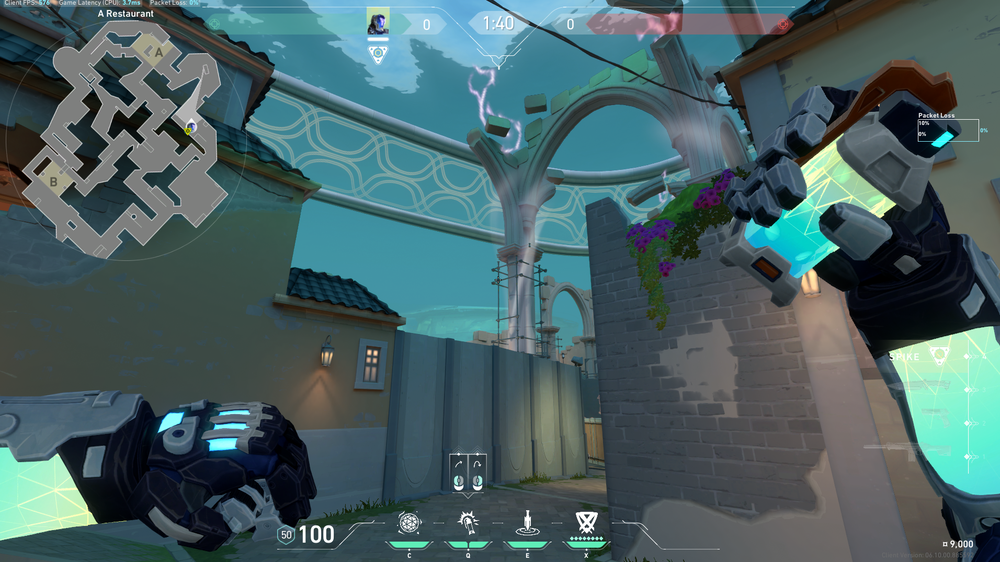Click the agent portrait in top bar
The width and height of the screenshot is (1000, 562).
(378, 23)
